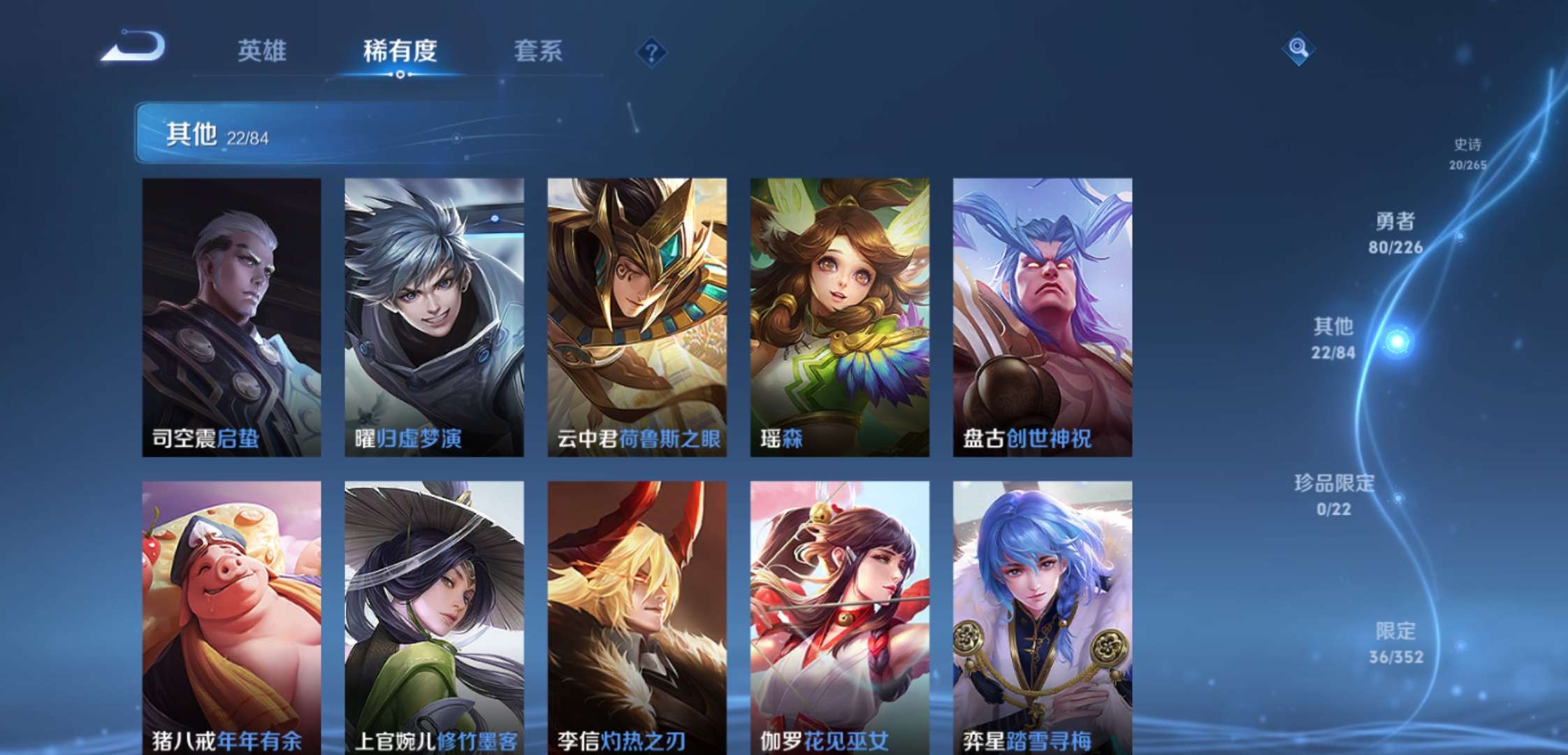This screenshot has width=1568, height=755.
Task: Jump to the 限定 36/352 section
Action: click(1395, 643)
